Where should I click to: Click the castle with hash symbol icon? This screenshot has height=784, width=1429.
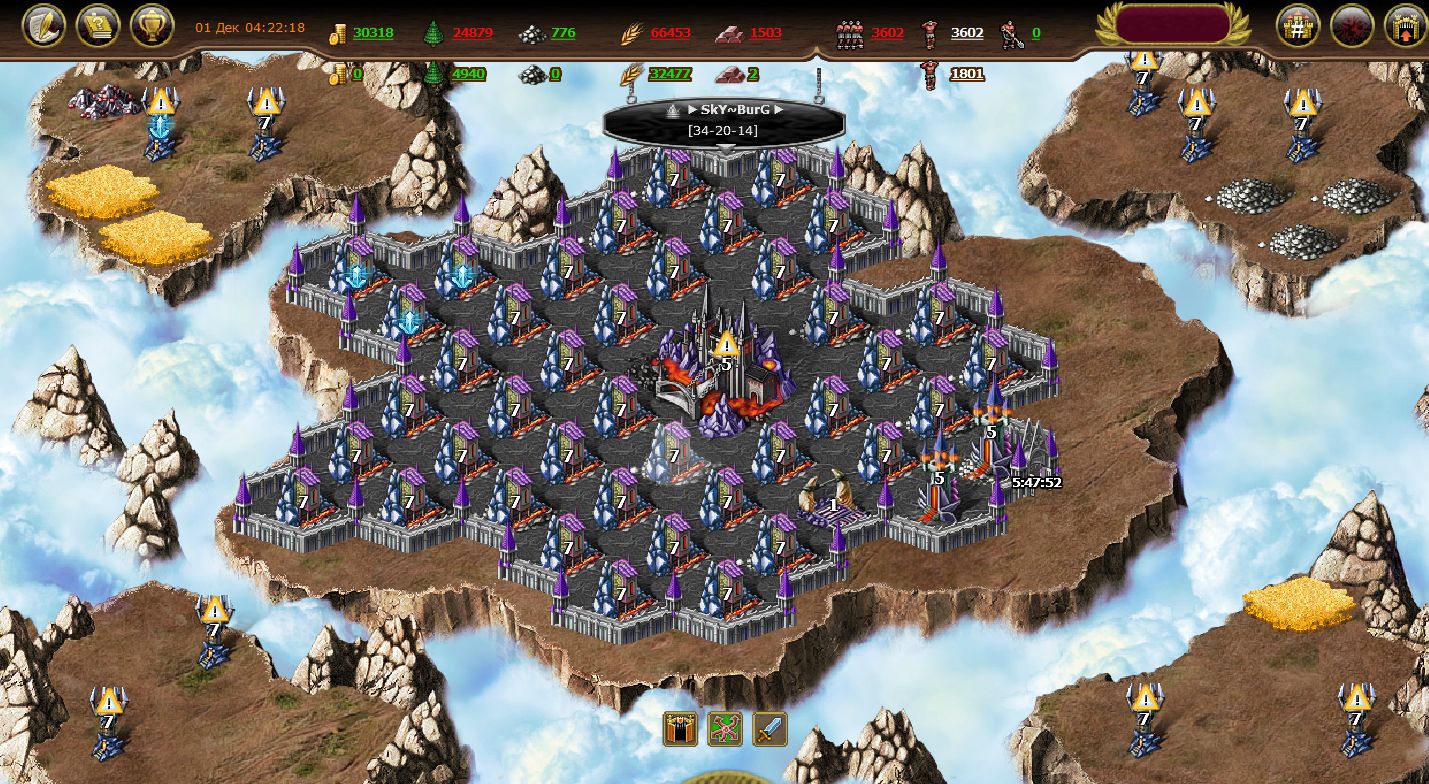click(1298, 25)
